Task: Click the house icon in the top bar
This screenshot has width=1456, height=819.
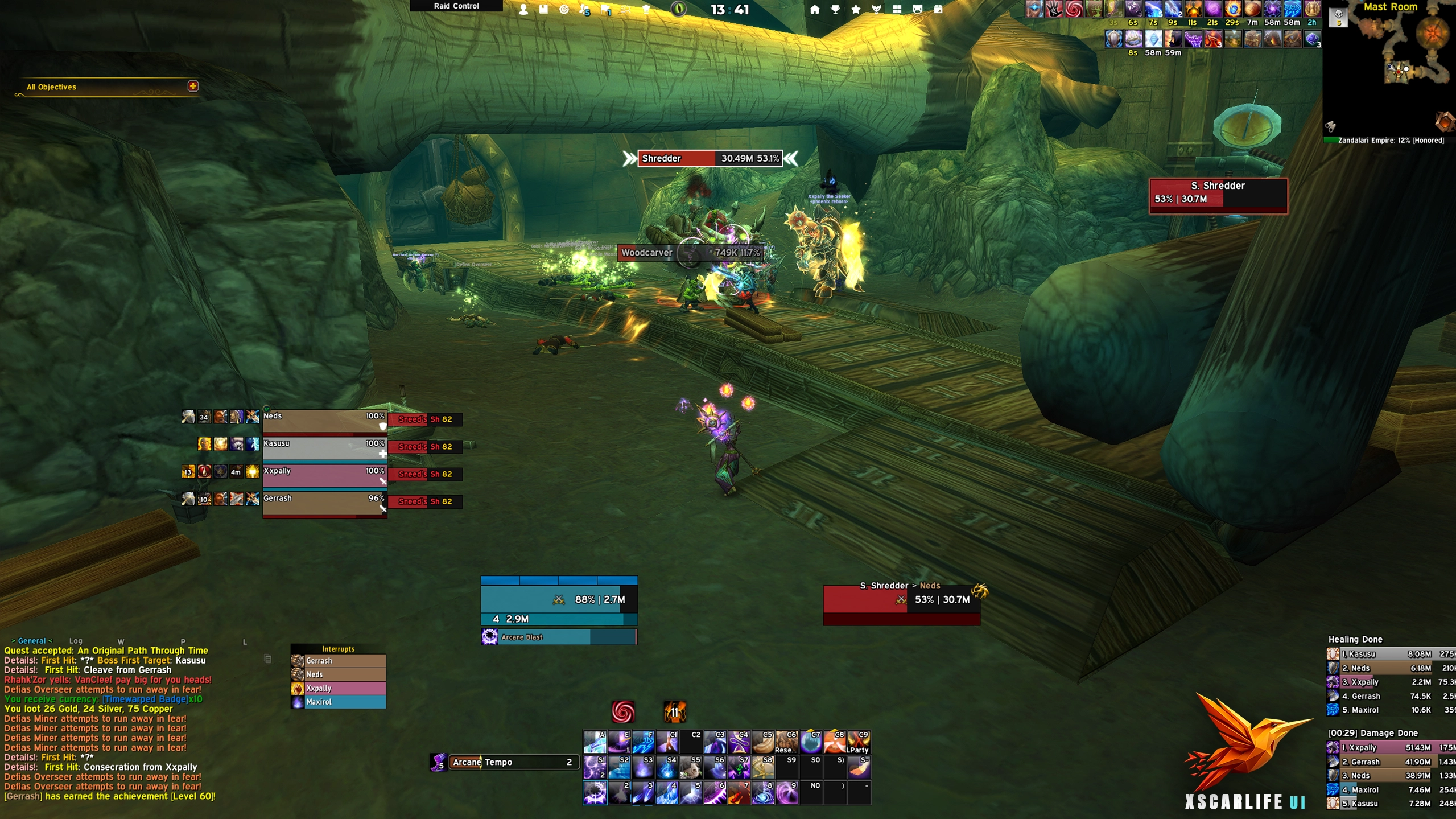Action: 815,10
